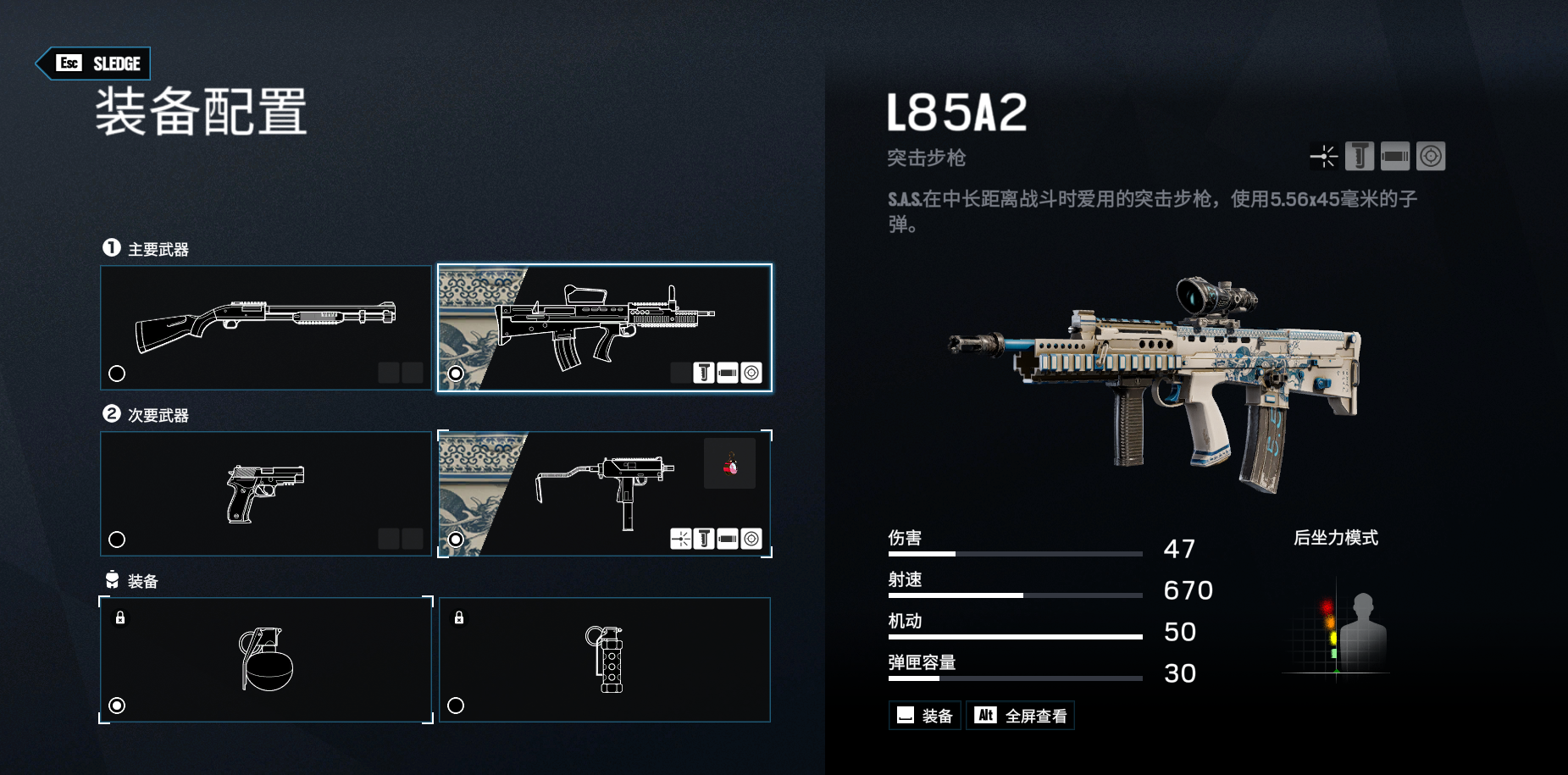Go back to the Sledge operator screen
Viewport: 1568px width, 775px height.
[93, 64]
